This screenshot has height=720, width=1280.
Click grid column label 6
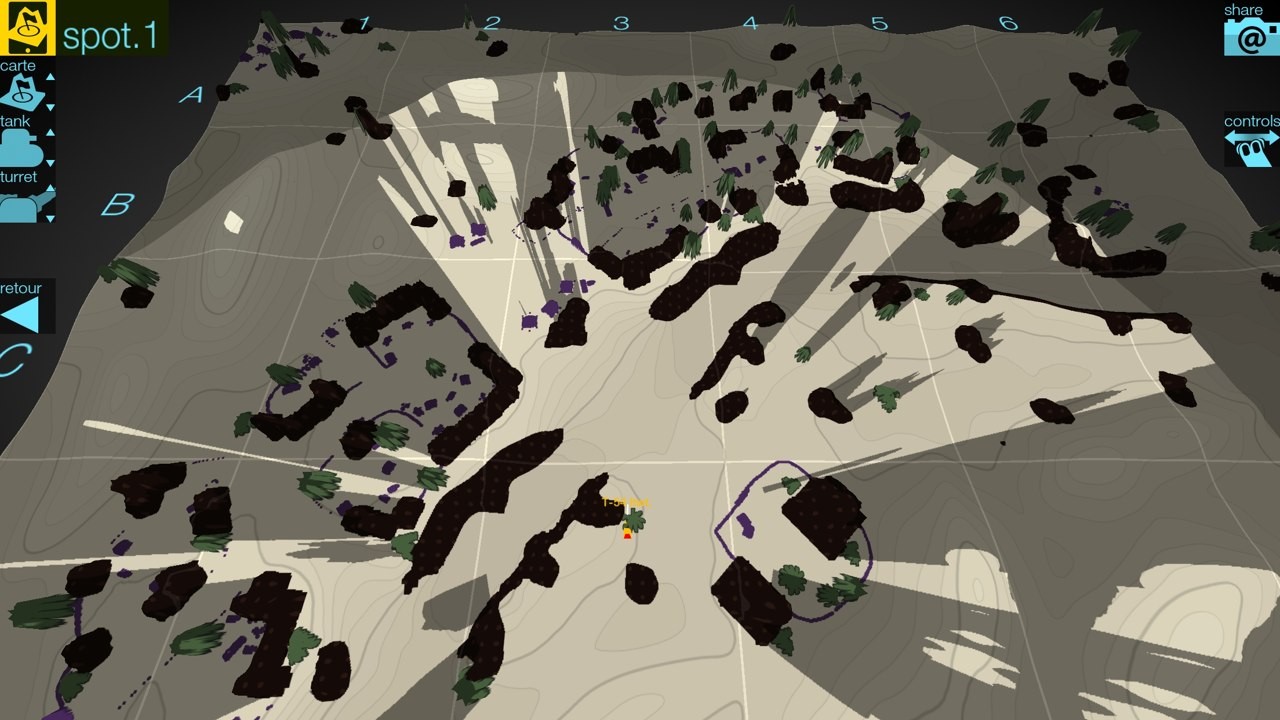click(x=1006, y=20)
